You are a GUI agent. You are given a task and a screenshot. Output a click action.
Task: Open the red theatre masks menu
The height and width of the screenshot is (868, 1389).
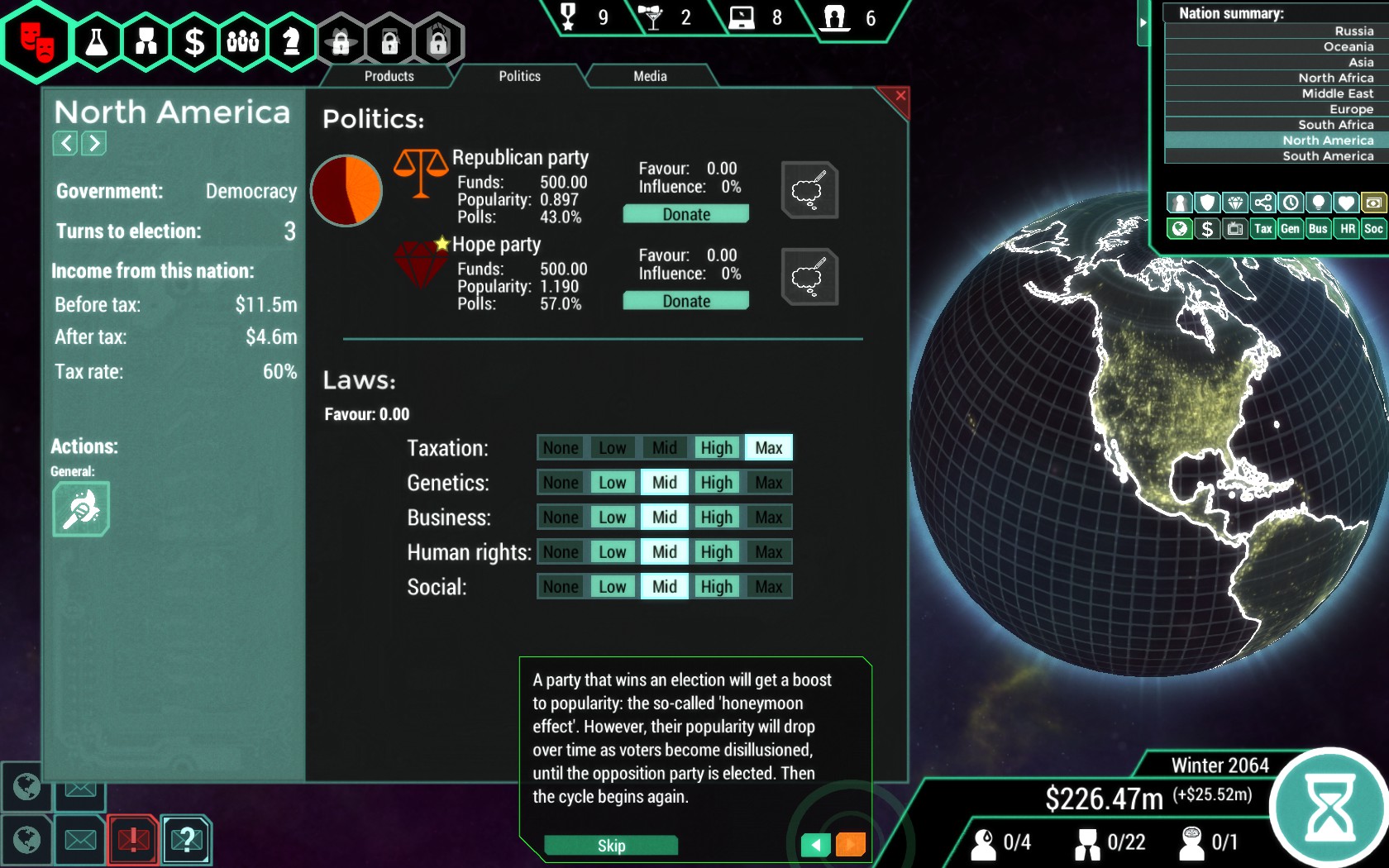click(x=37, y=41)
